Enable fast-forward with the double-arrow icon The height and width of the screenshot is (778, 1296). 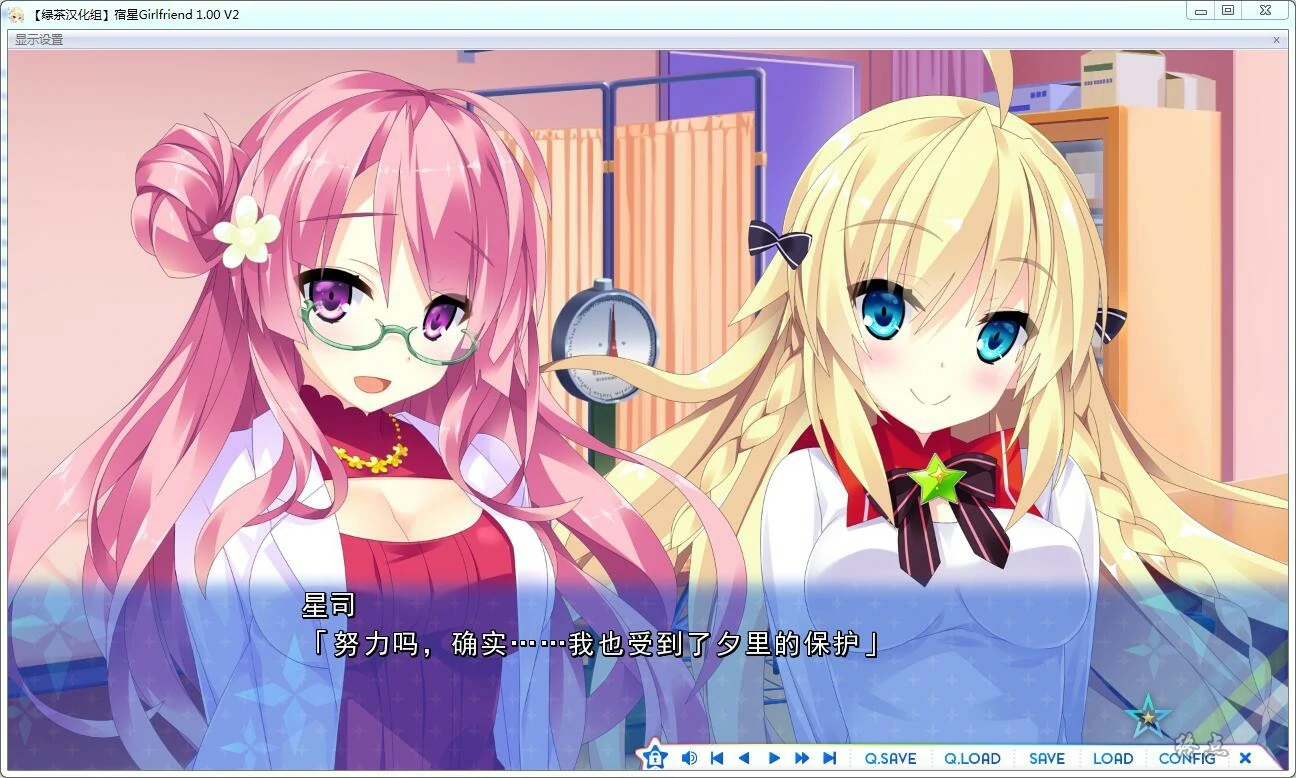pyautogui.click(x=801, y=757)
